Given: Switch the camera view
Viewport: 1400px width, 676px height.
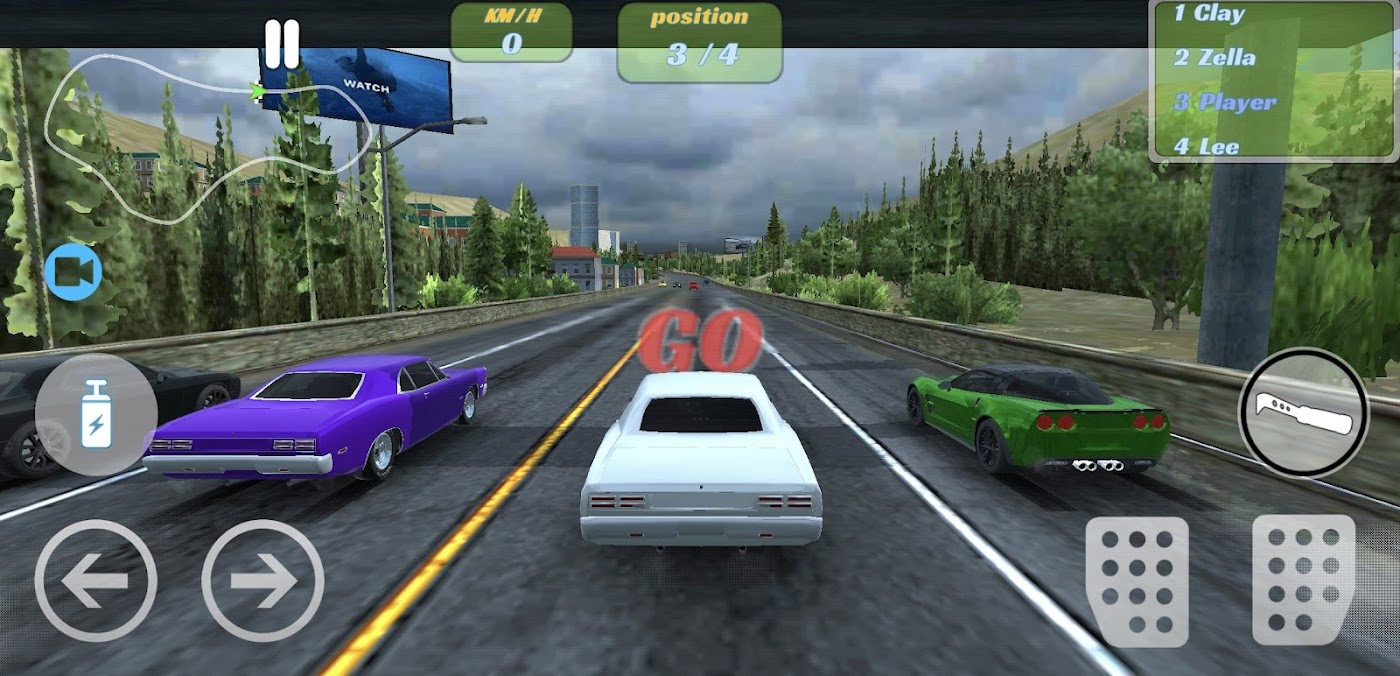Looking at the screenshot, I should [x=73, y=272].
